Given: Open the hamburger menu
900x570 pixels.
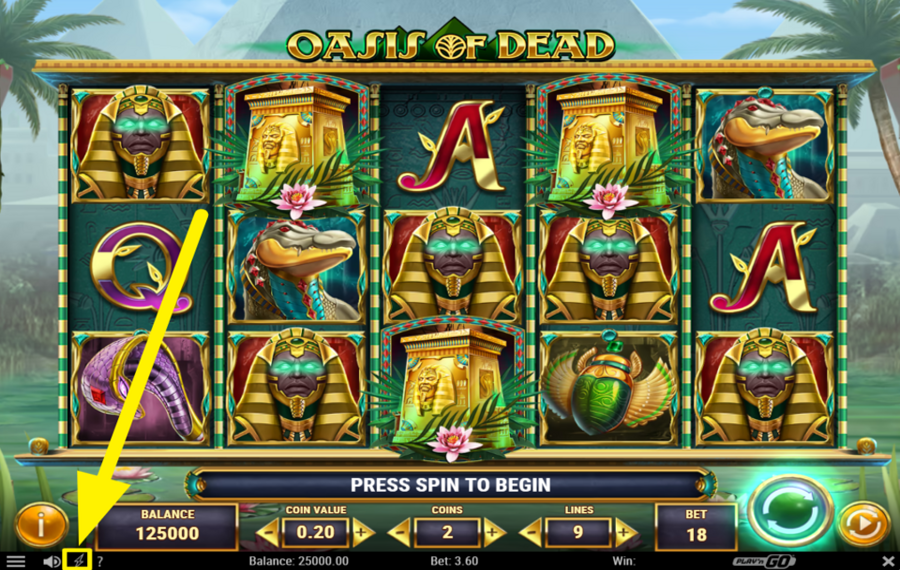Looking at the screenshot, I should coord(16,561).
